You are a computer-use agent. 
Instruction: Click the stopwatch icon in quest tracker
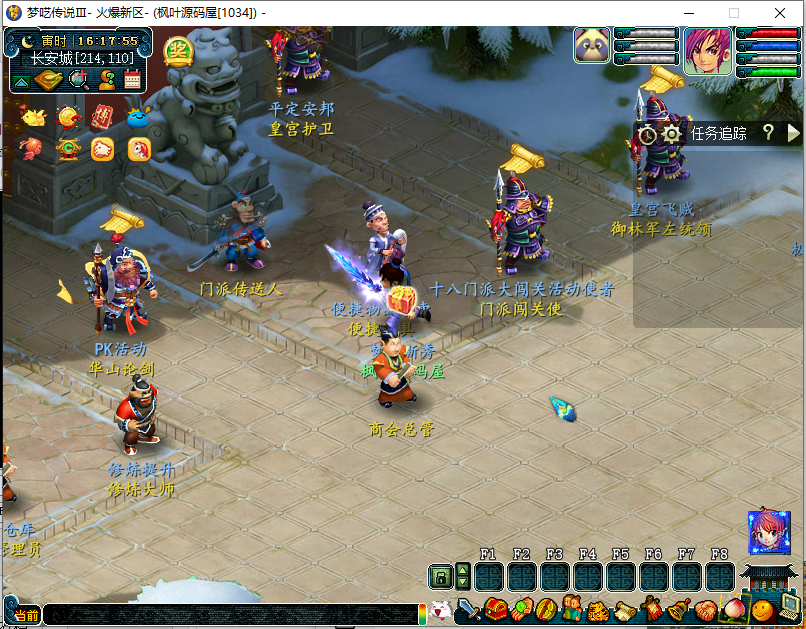[x=648, y=133]
